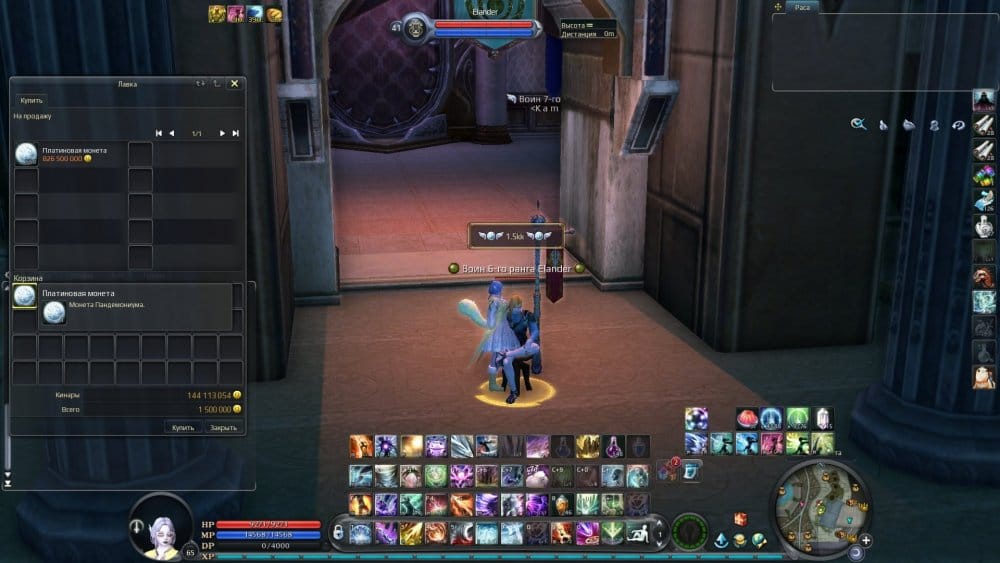Viewport: 1000px width, 563px height.
Task: Click the Купить button at the shop's bottom
Action: point(183,427)
